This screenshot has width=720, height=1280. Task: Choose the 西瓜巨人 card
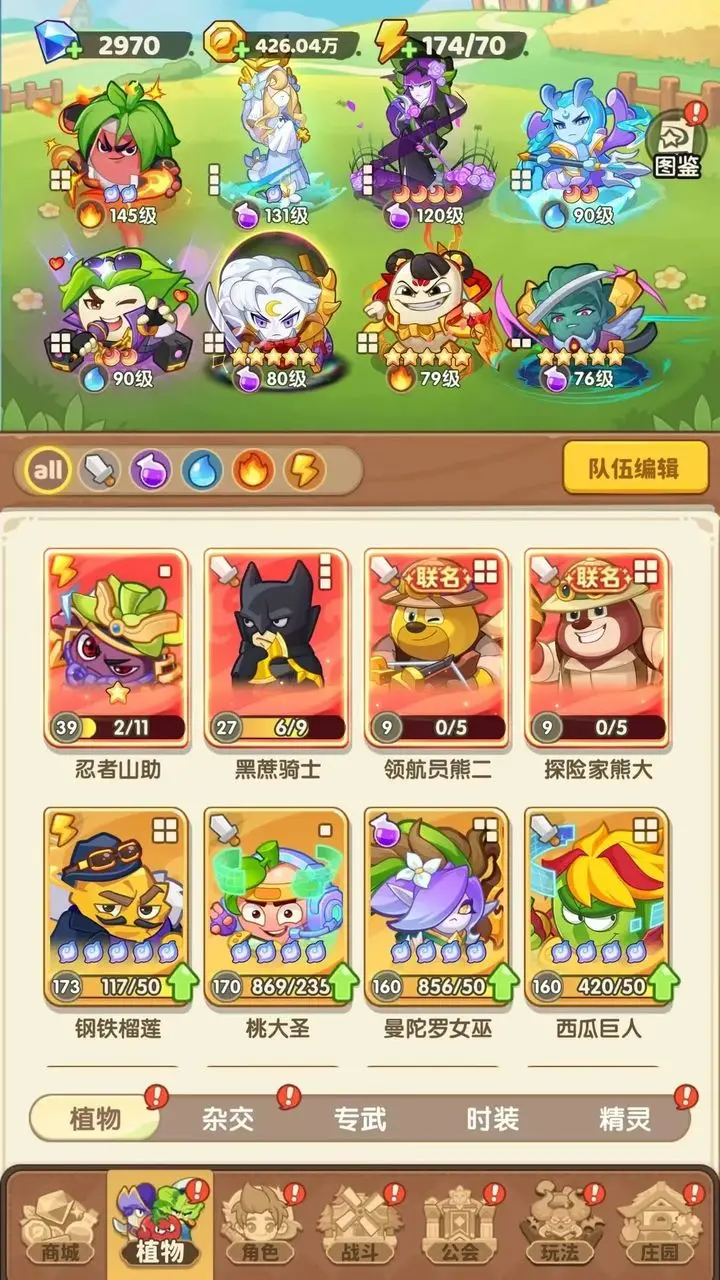[597, 907]
